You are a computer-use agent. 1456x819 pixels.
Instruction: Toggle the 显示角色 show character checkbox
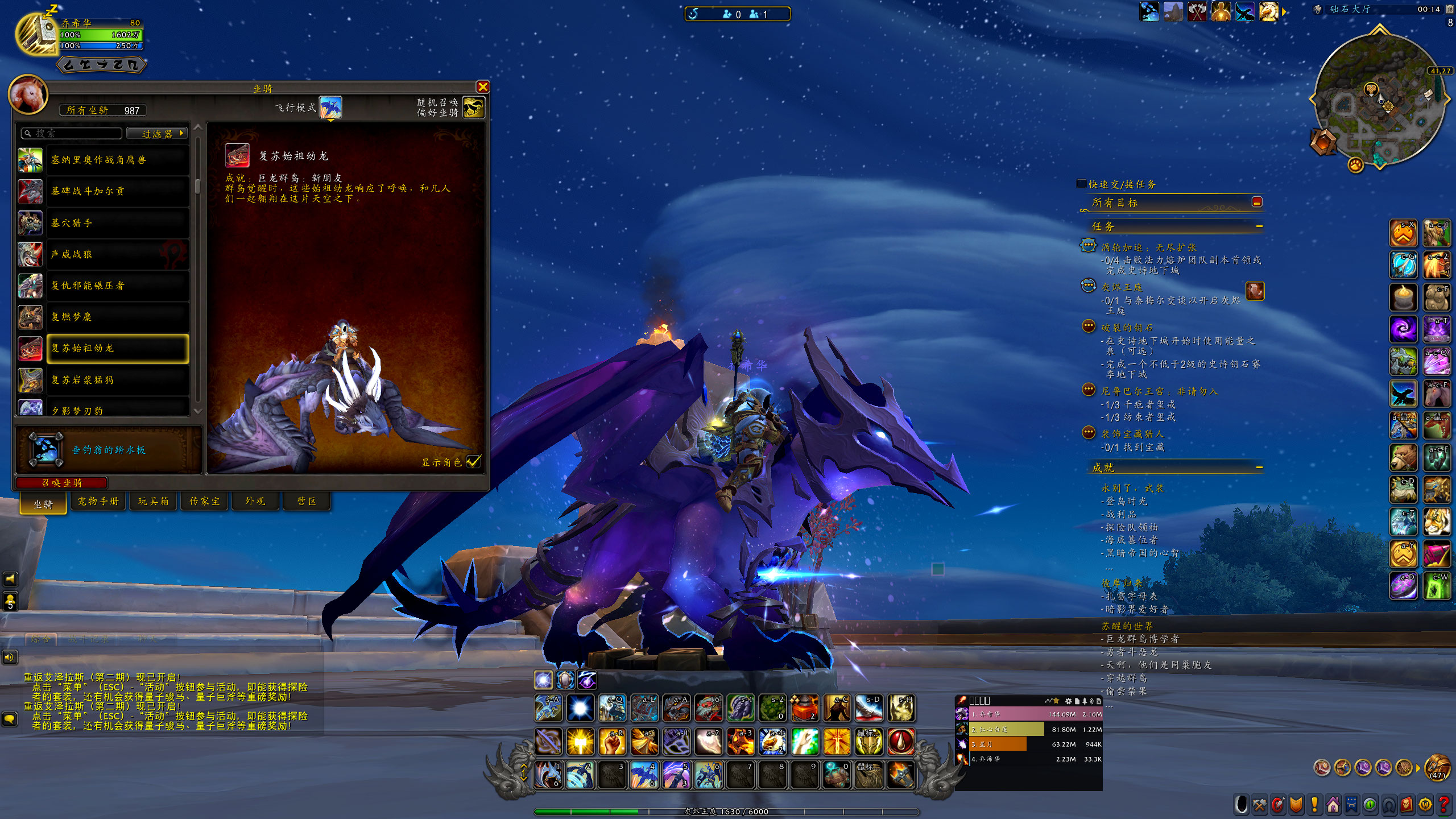point(473,462)
